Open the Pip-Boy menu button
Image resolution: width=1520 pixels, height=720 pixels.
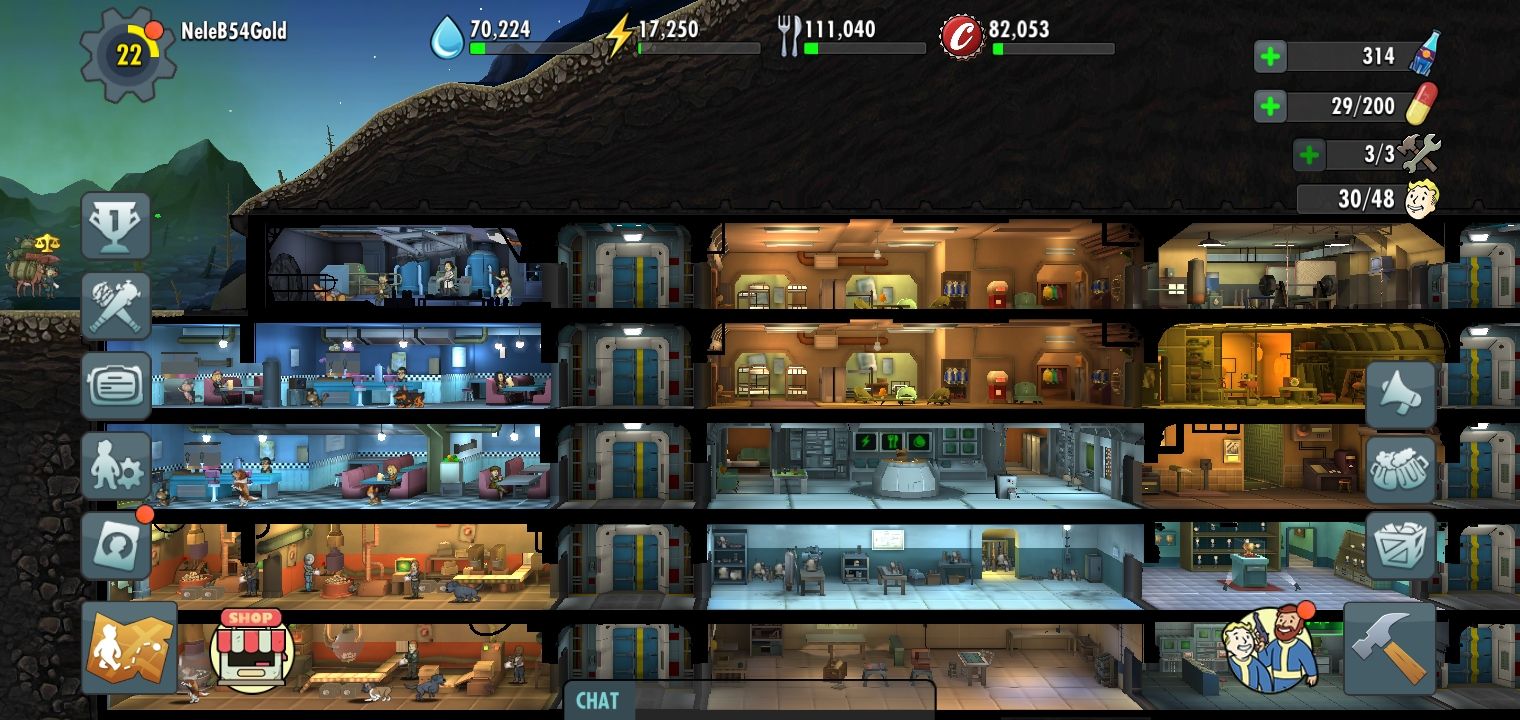point(116,385)
